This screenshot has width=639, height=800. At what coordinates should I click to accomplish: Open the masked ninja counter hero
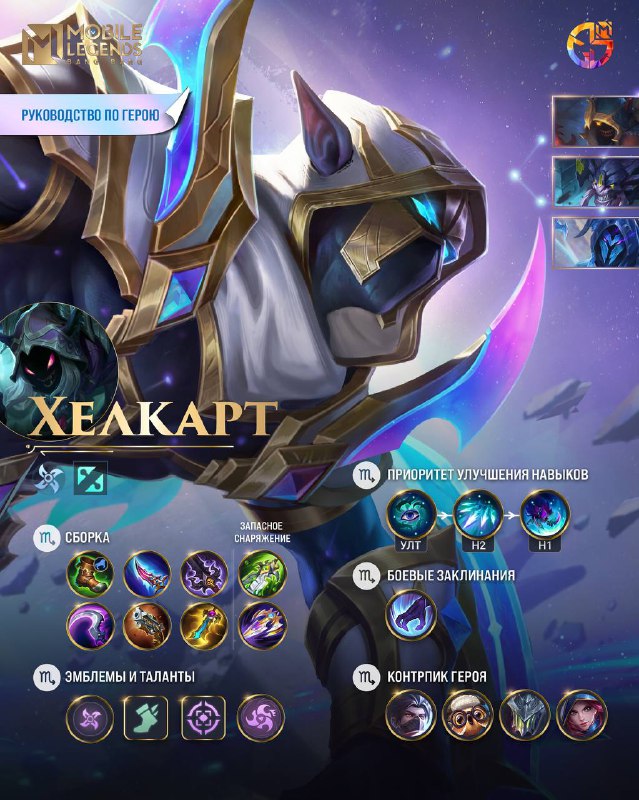pyautogui.click(x=410, y=715)
